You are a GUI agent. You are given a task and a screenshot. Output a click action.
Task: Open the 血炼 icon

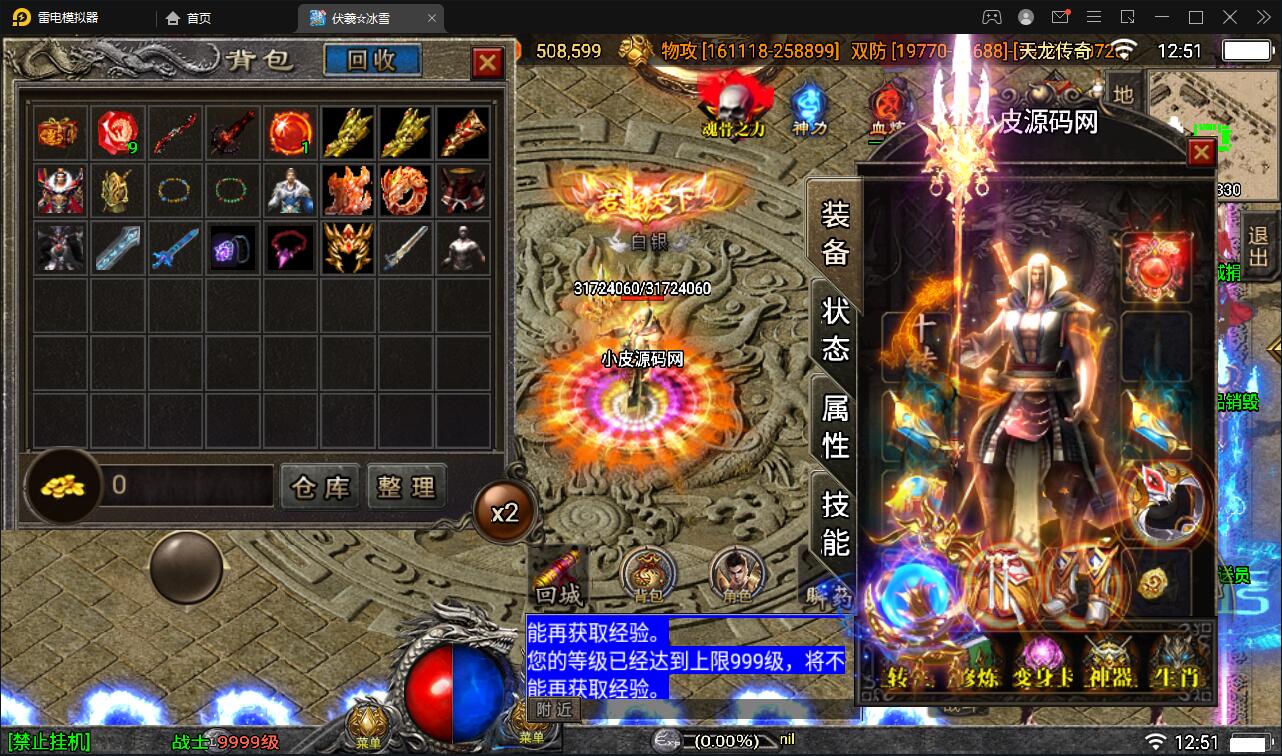pyautogui.click(x=886, y=105)
